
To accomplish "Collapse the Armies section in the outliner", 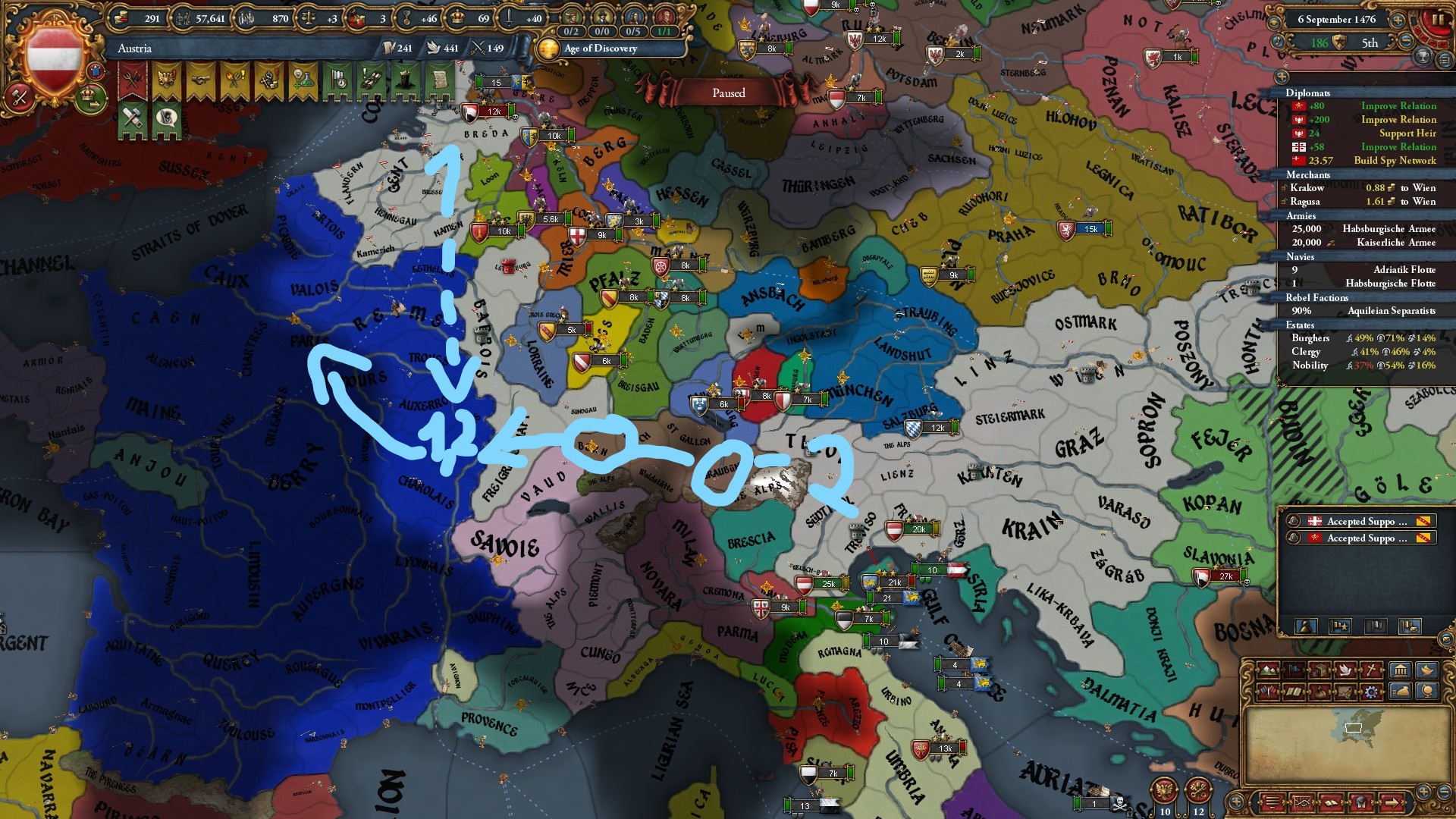I will pyautogui.click(x=1301, y=216).
